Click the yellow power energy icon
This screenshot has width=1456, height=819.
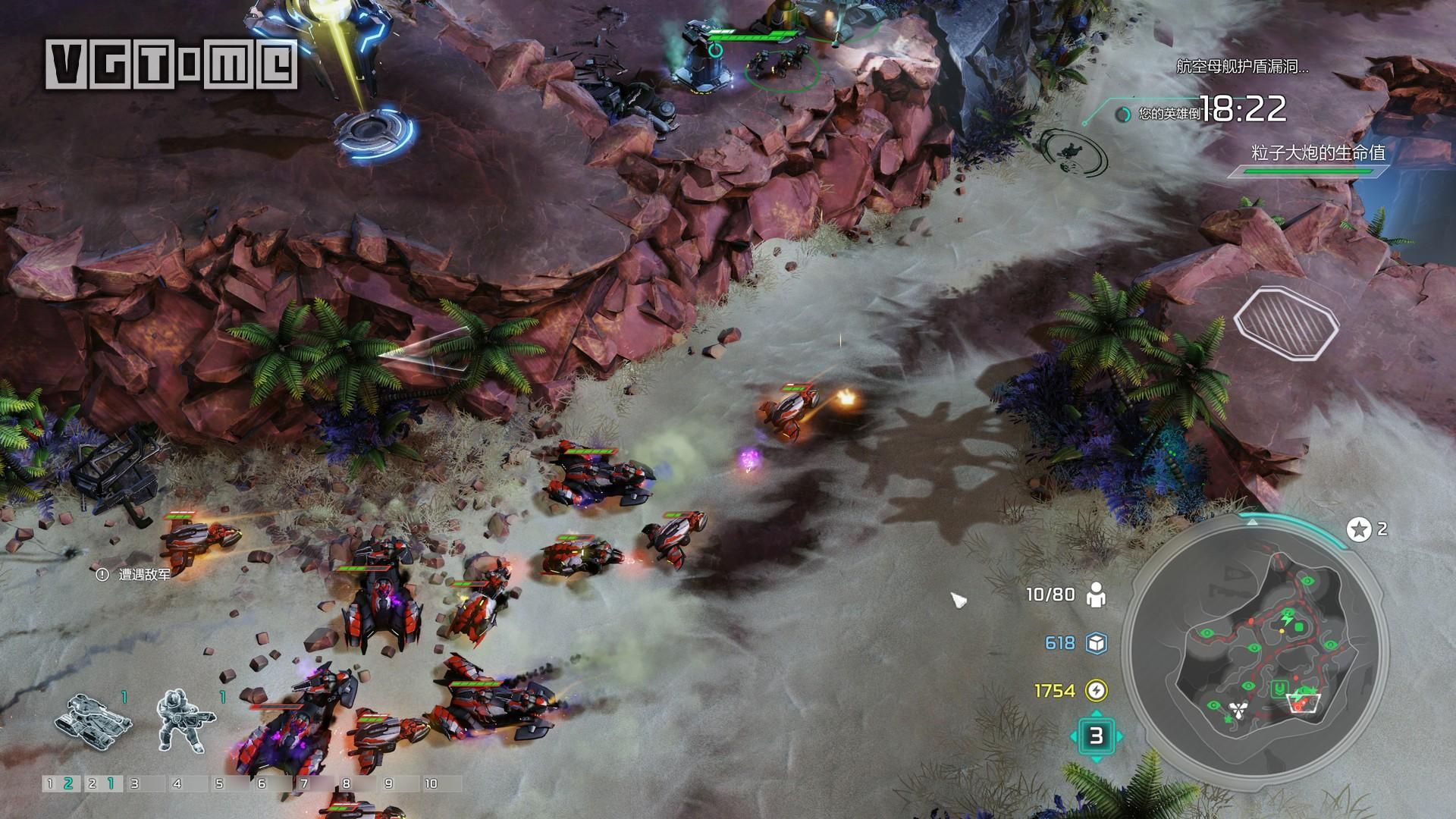click(1096, 690)
